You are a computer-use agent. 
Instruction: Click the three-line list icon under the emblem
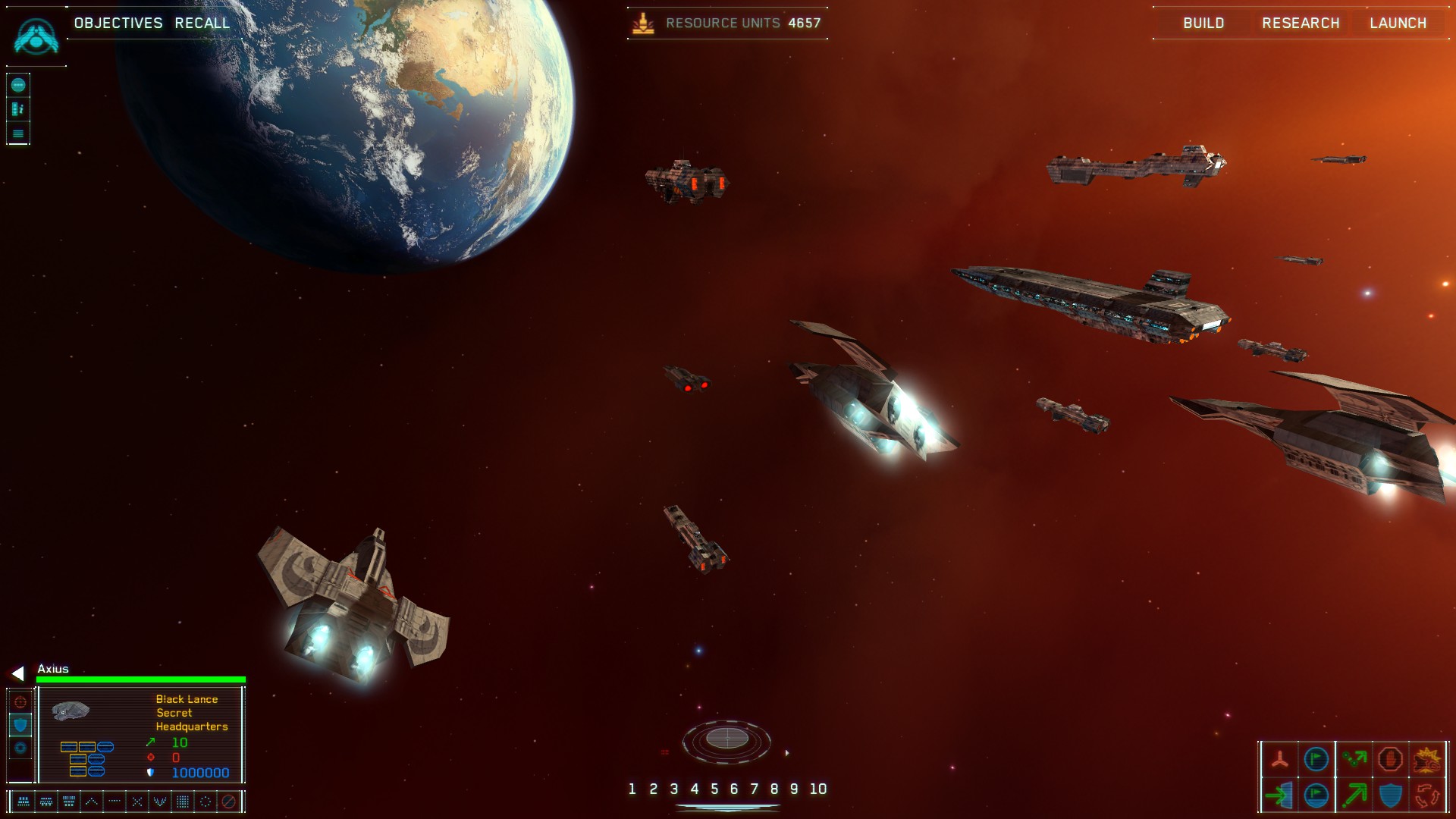(18, 134)
